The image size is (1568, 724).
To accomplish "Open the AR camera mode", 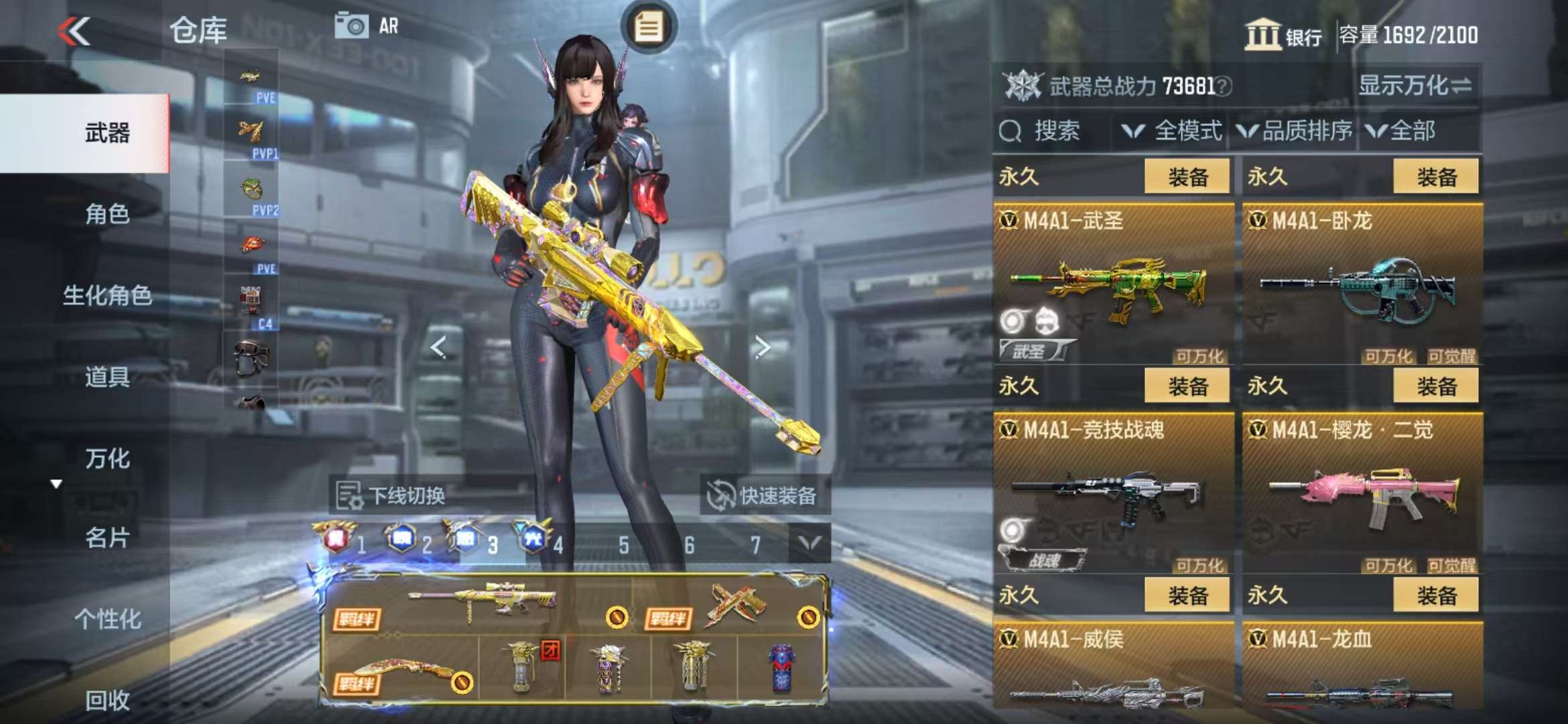I will tap(367, 26).
